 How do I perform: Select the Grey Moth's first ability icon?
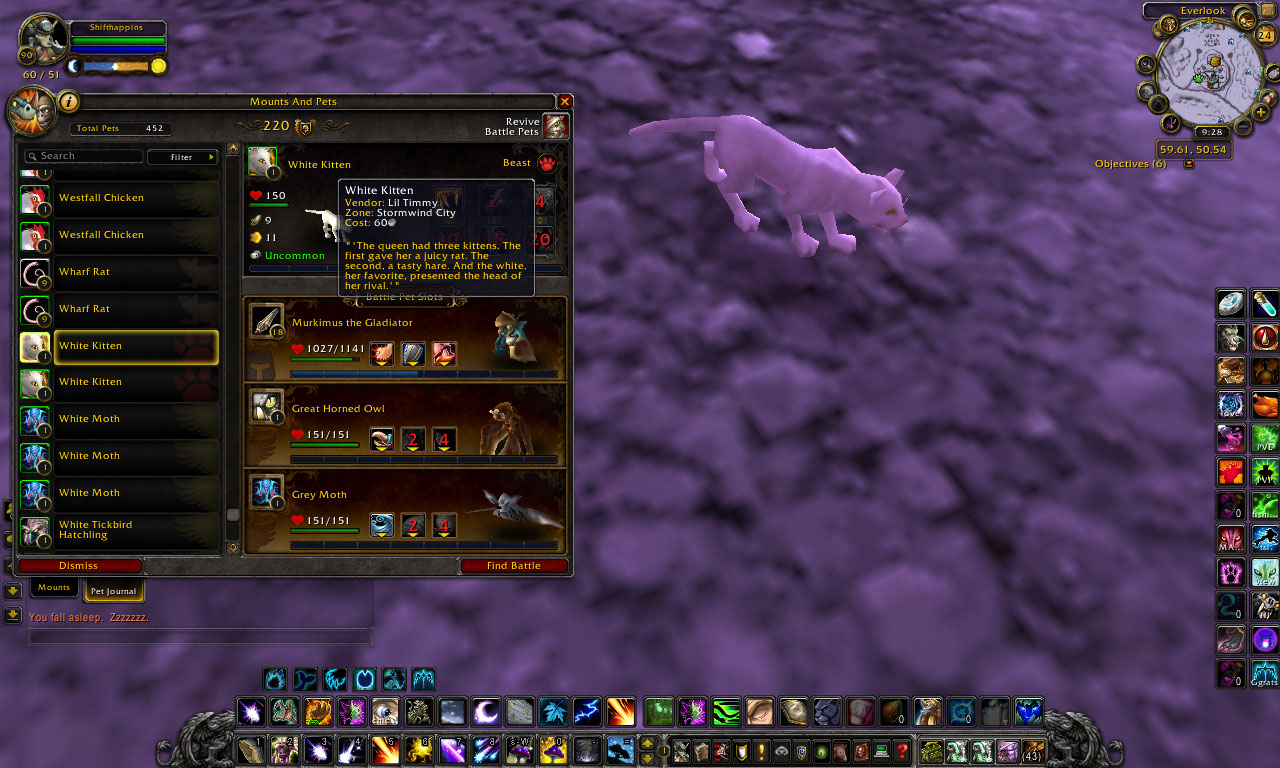coord(381,525)
